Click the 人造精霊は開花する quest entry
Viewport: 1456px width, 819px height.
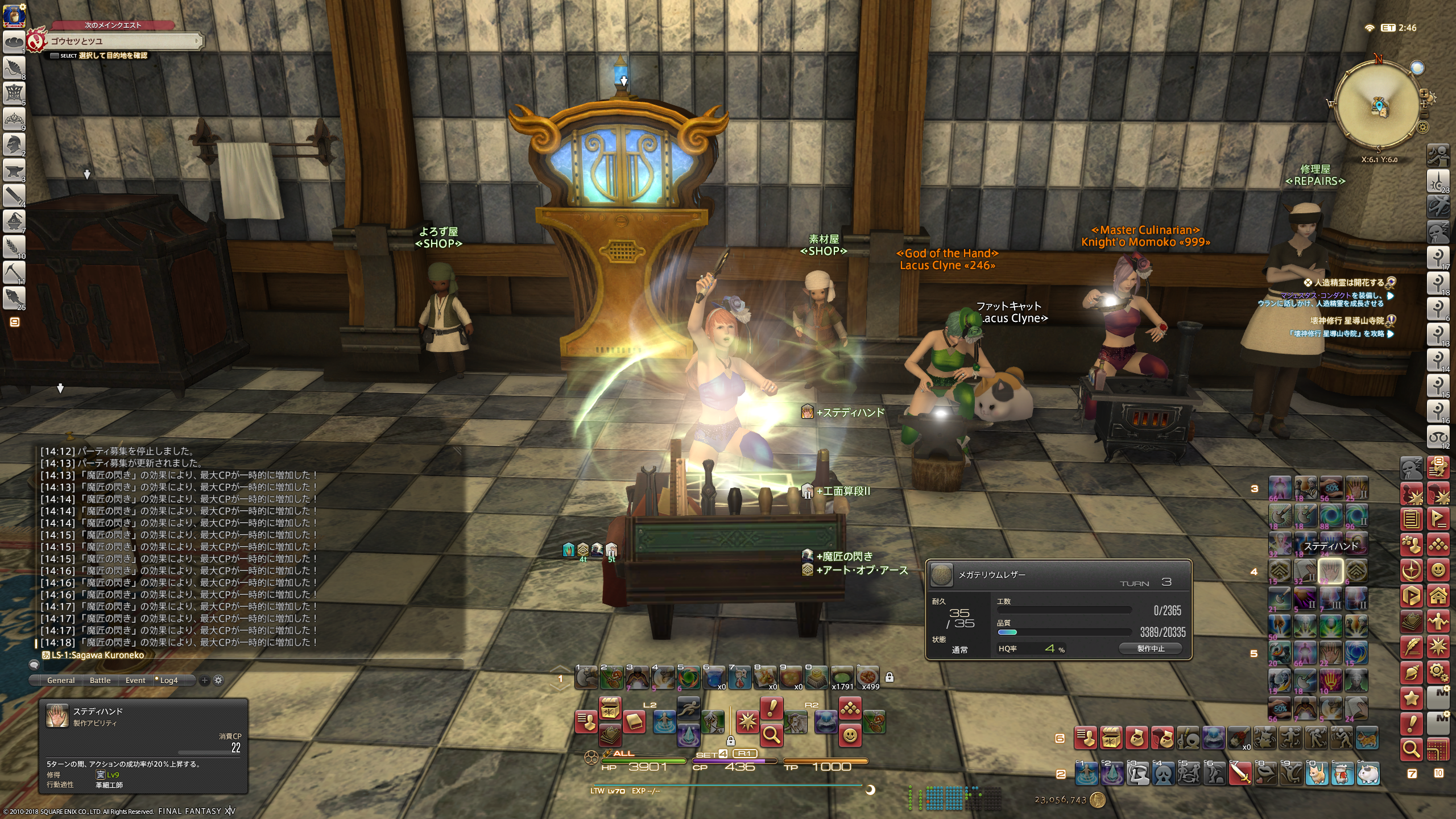pyautogui.click(x=1348, y=283)
